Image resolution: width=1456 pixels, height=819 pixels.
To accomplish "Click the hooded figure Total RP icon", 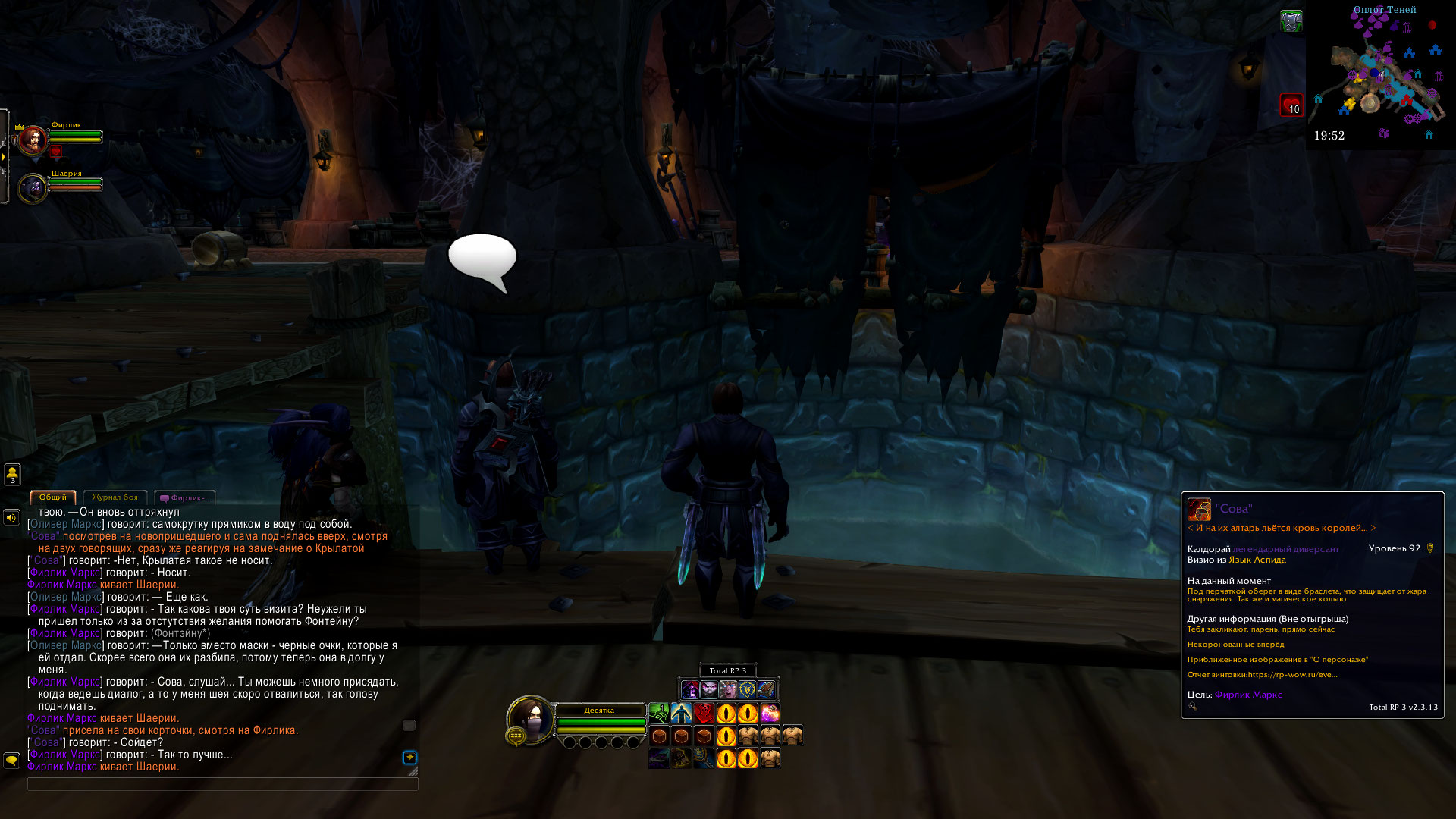I will [689, 689].
